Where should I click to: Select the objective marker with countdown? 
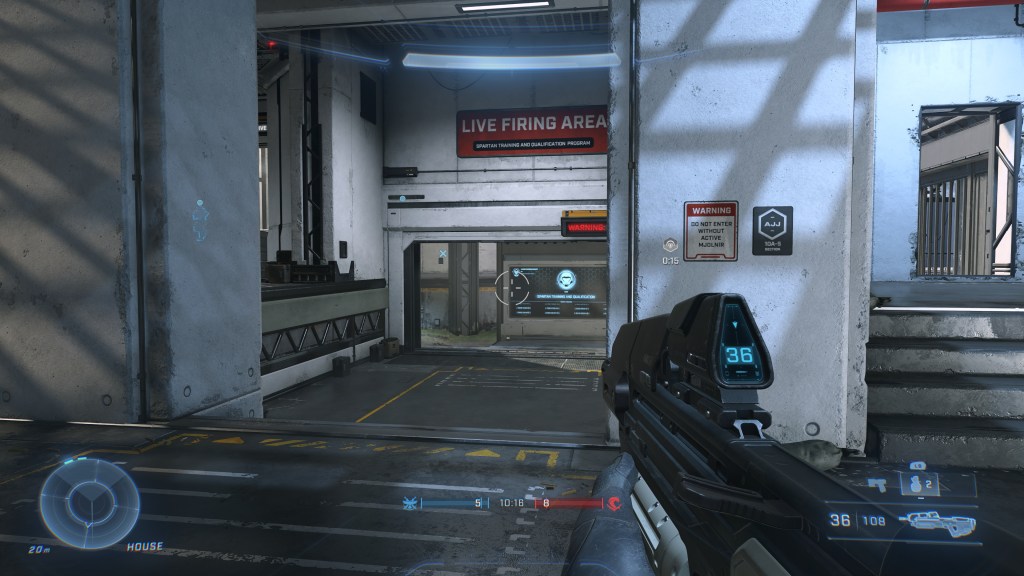click(x=669, y=244)
